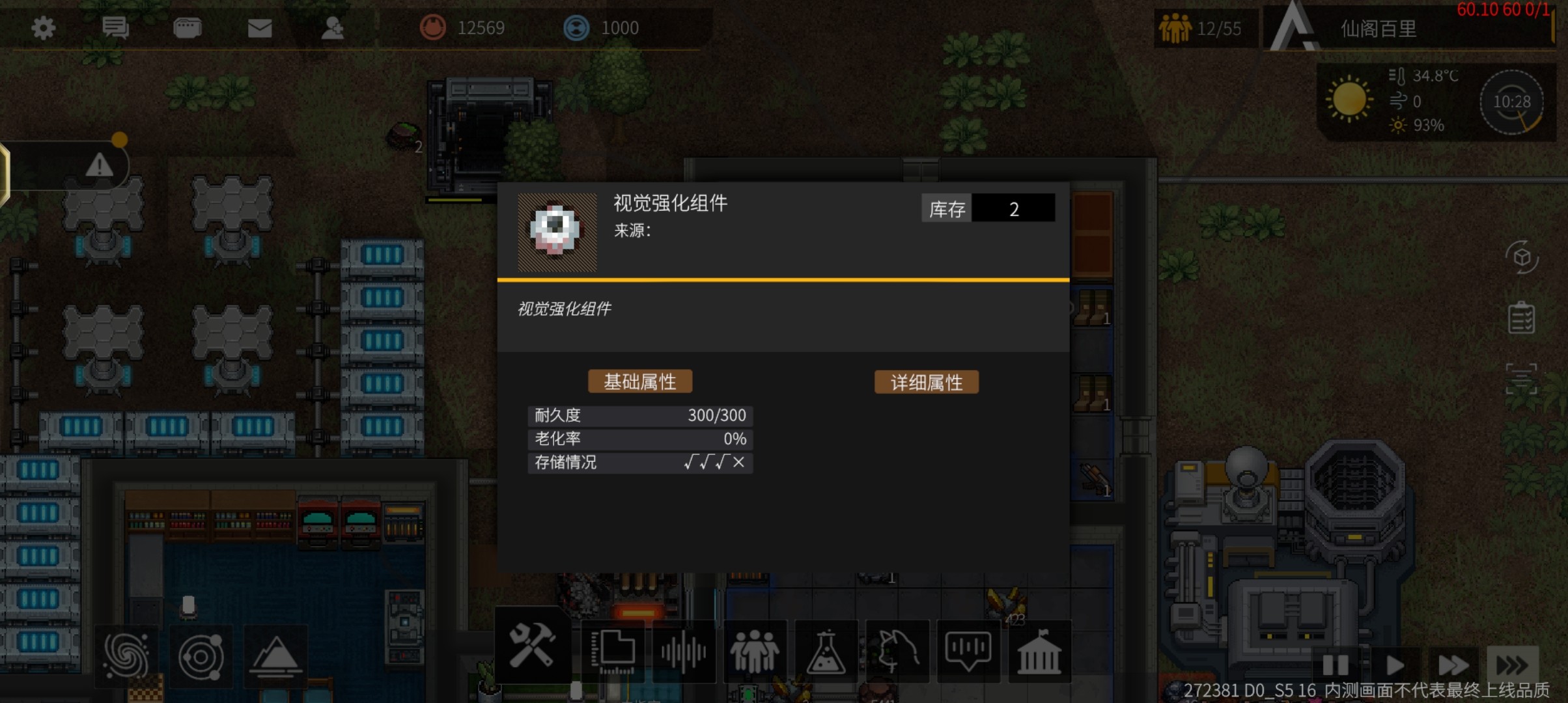This screenshot has height=703, width=1568.
Task: Click the warning alert notification
Action: tap(99, 165)
